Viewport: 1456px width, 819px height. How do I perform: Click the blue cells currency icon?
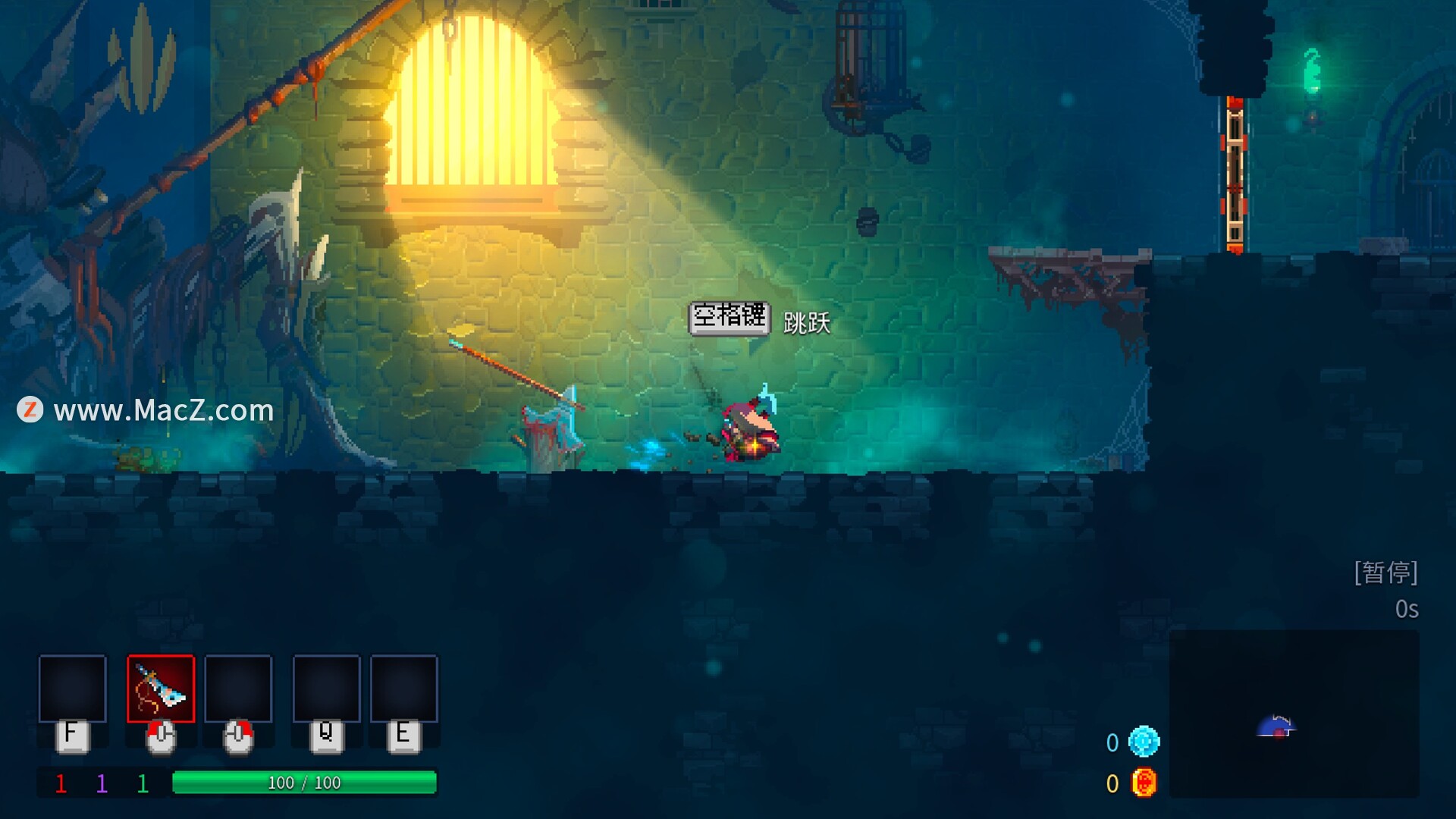1144,742
